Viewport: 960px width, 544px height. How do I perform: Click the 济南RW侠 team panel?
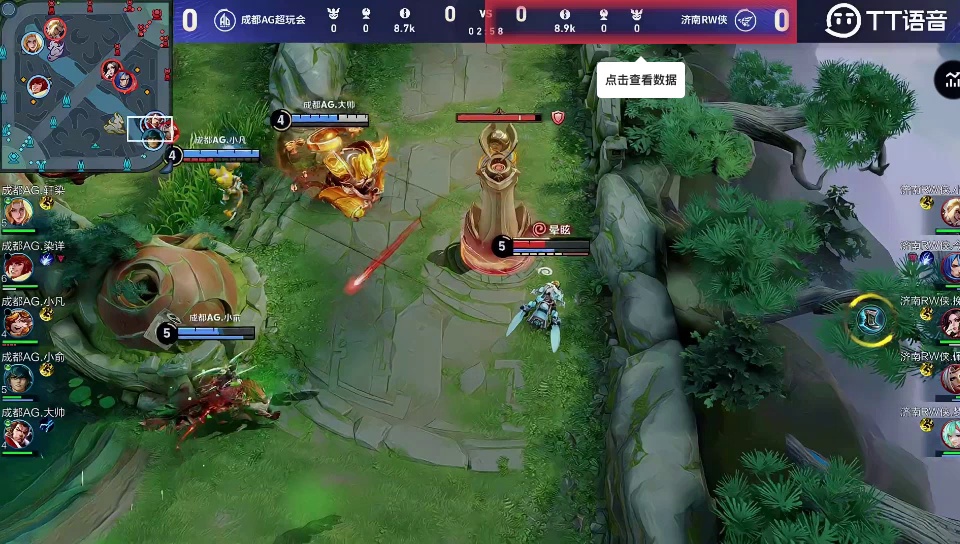tap(641, 21)
